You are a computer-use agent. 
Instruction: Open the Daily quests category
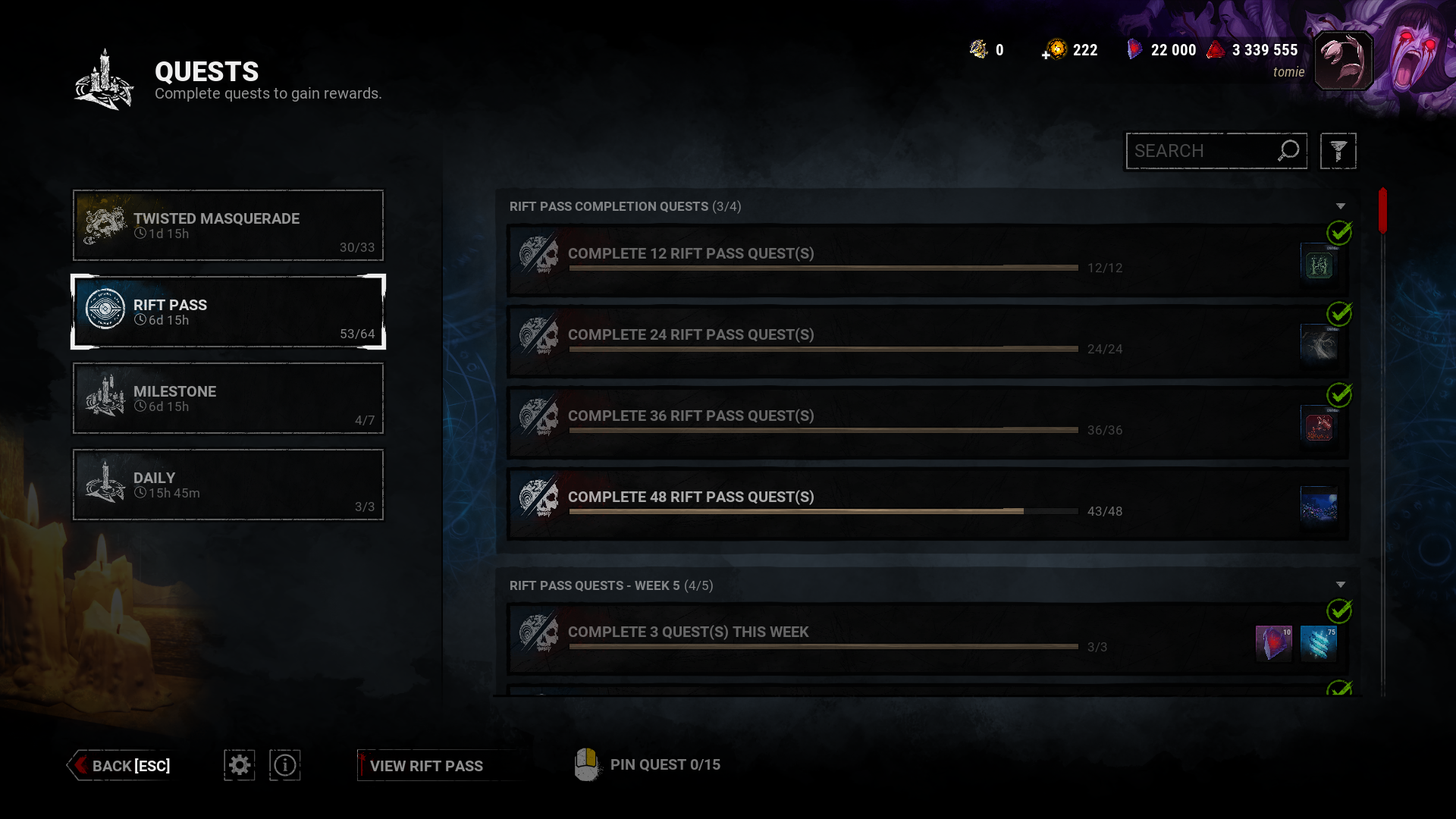point(227,485)
